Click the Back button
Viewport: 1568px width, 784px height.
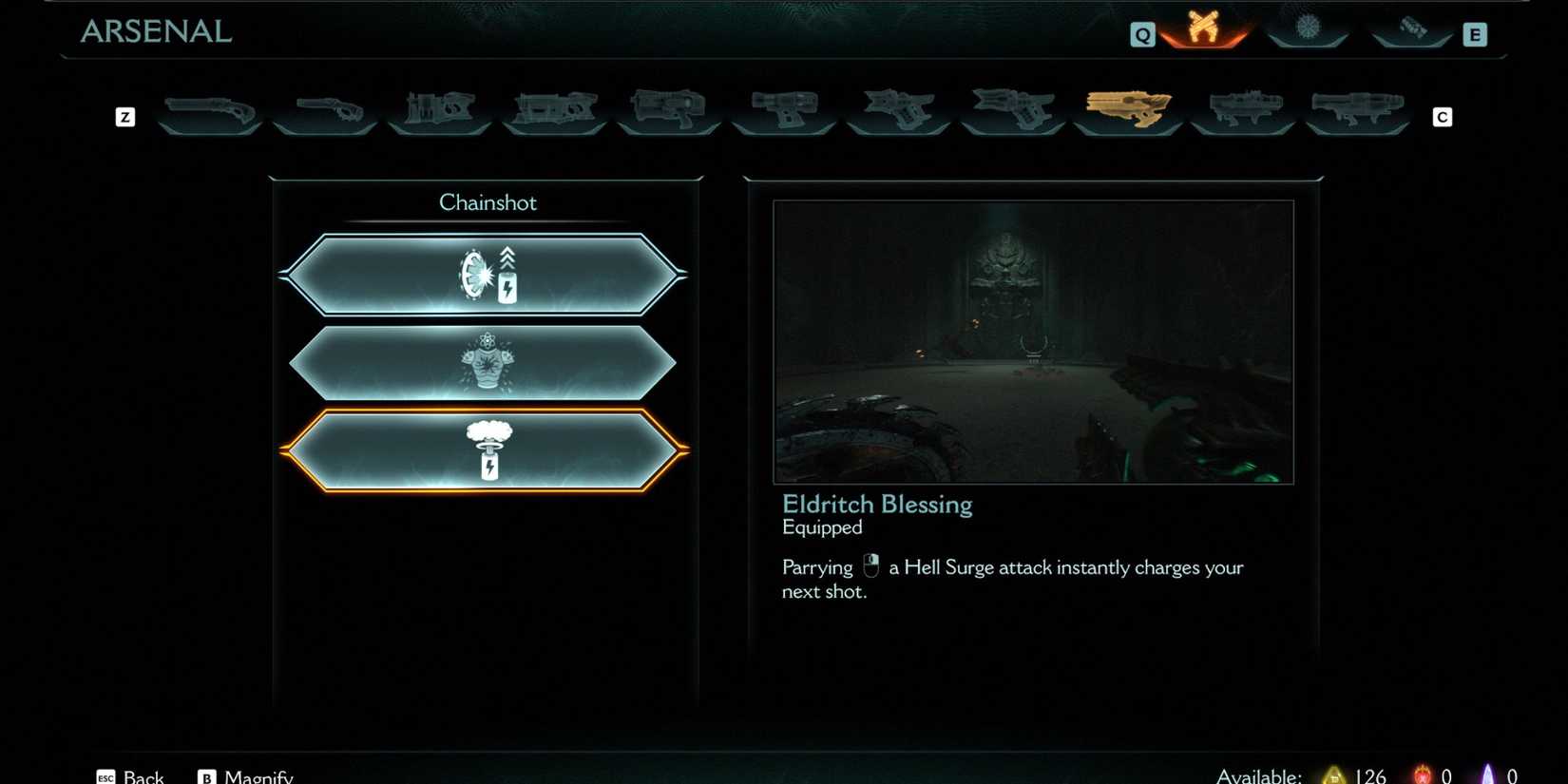tap(131, 774)
